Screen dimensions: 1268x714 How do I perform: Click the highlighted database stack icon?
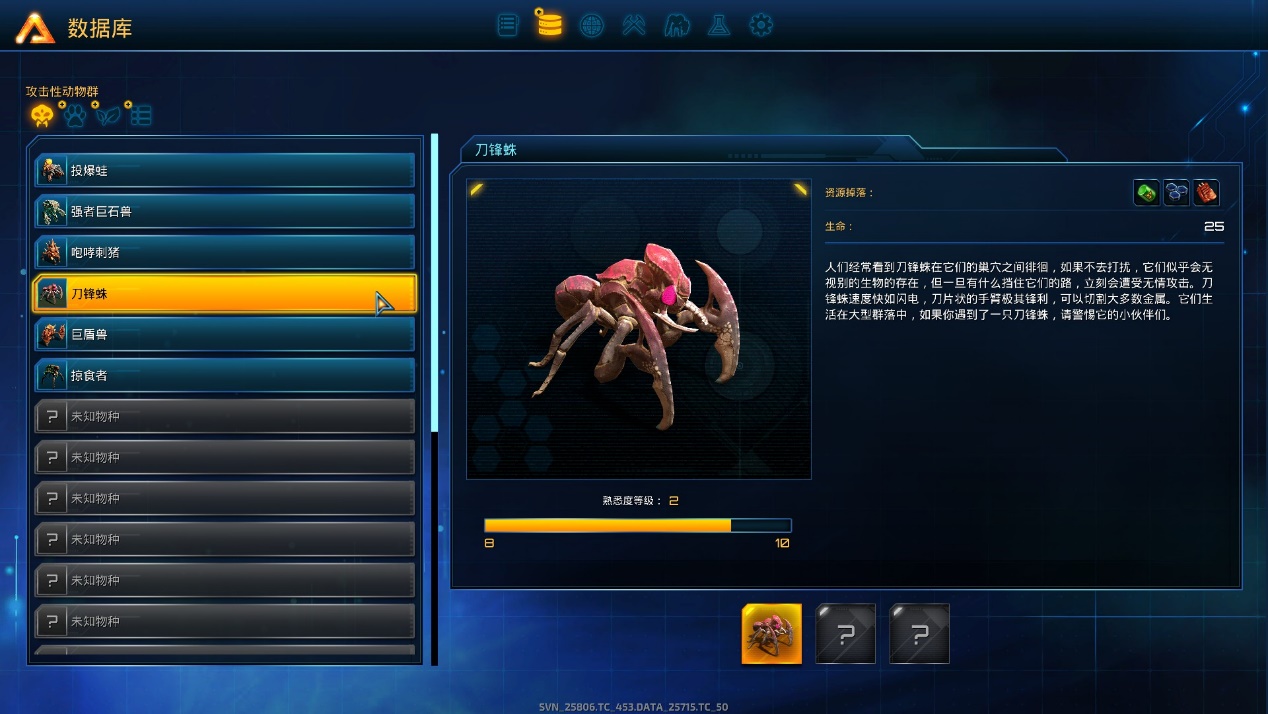tap(549, 23)
